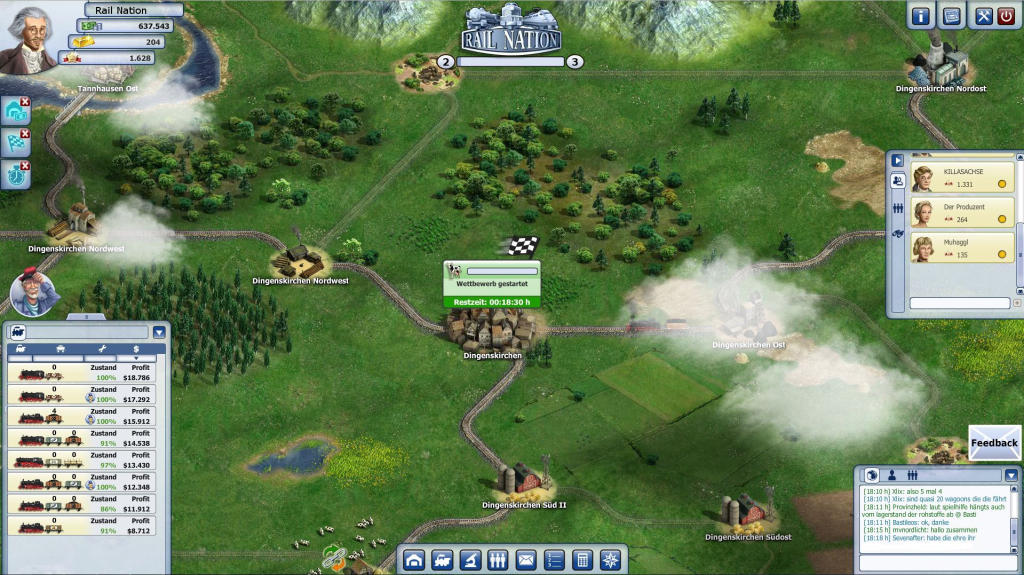Viewport: 1024px width, 575px height.
Task: Click the compass rose button
Action: (610, 560)
